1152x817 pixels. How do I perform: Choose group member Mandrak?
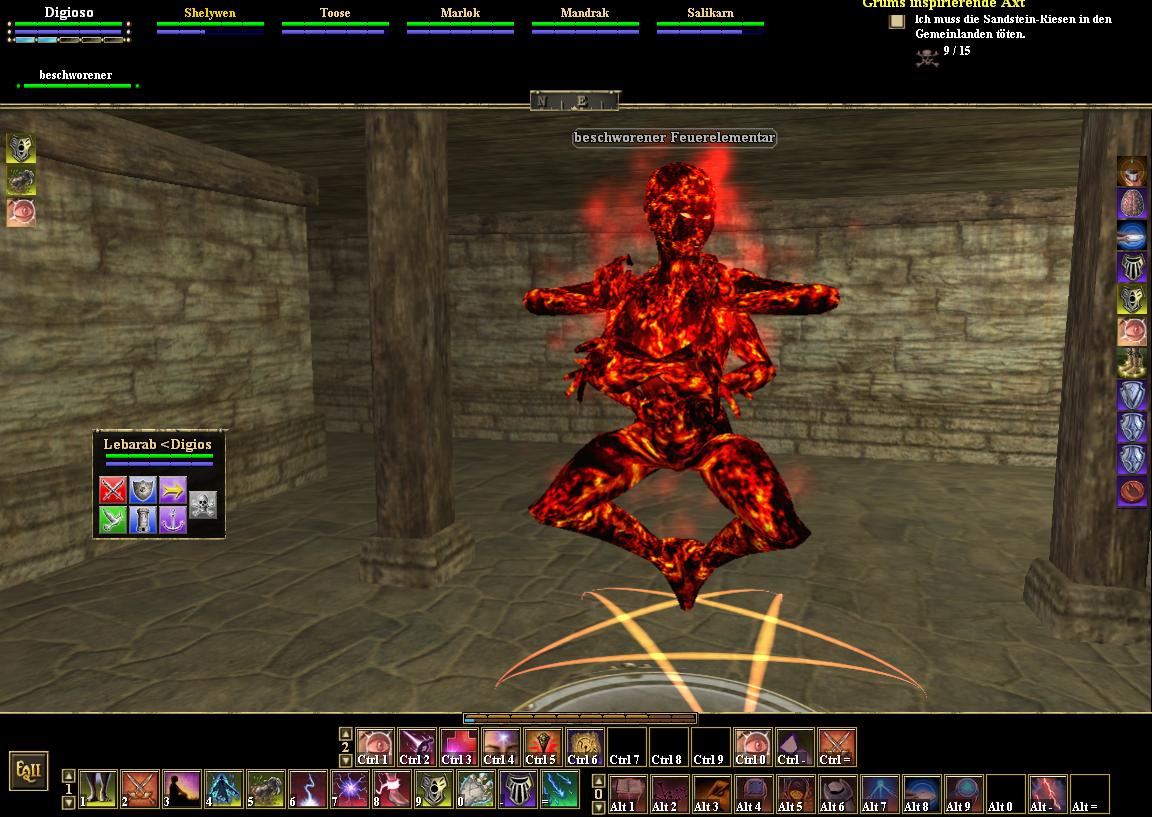585,14
